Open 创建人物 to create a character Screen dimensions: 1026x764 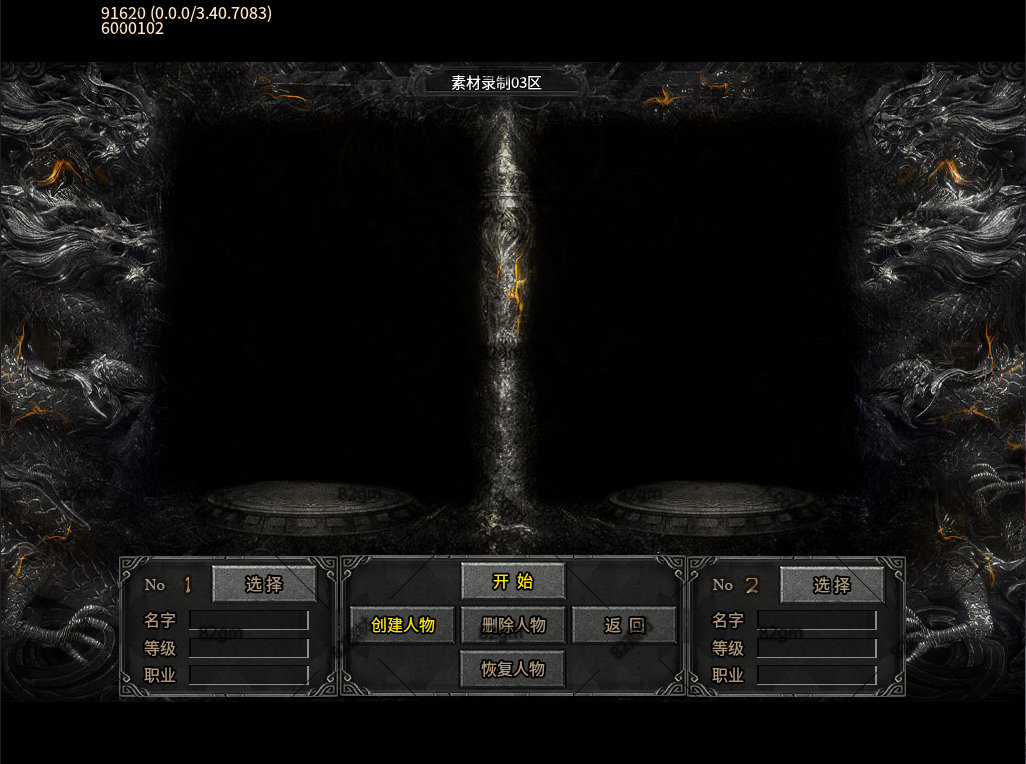[402, 625]
